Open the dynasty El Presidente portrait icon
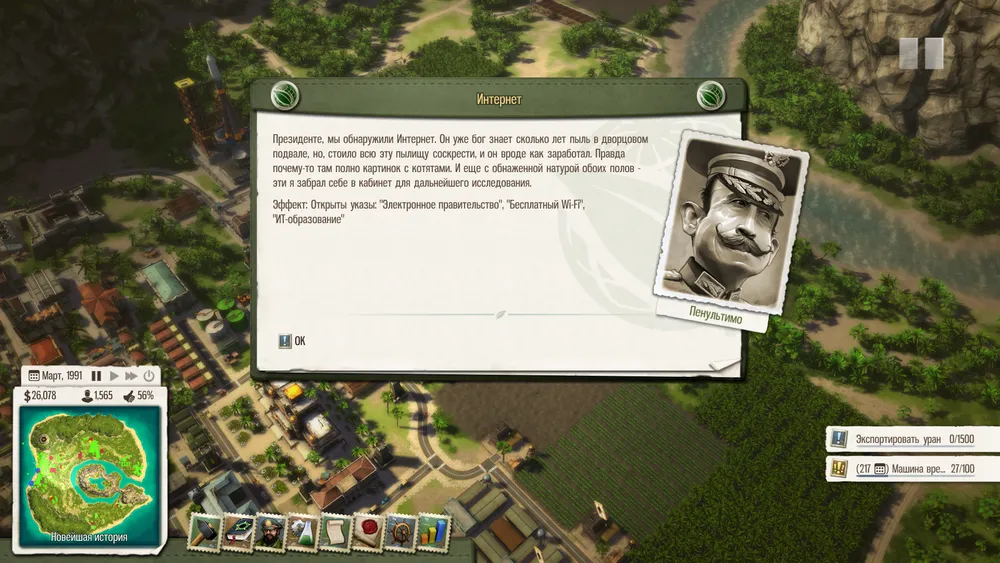Viewport: 1000px width, 563px height. tap(270, 533)
